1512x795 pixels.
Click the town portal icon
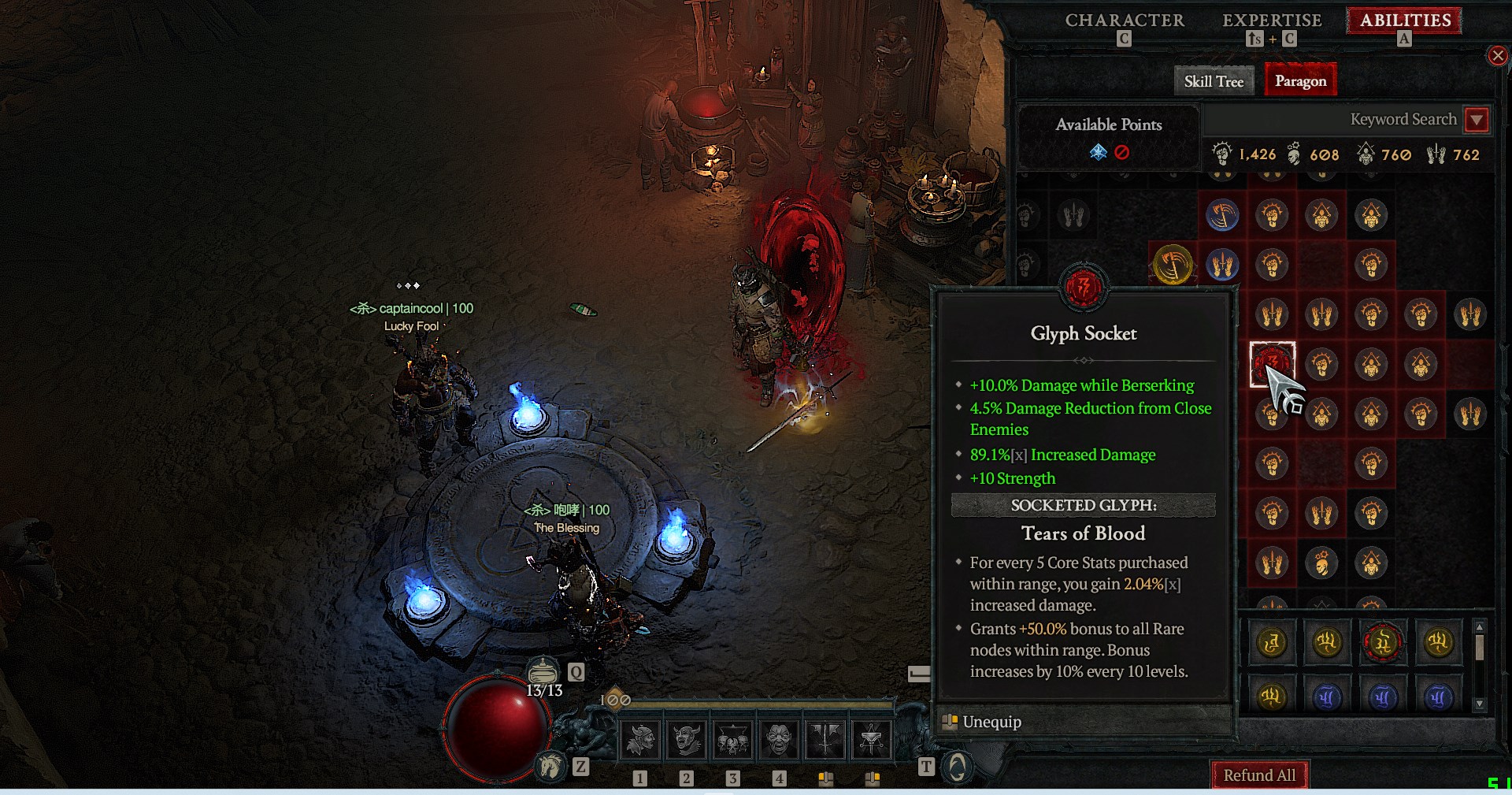point(957,767)
